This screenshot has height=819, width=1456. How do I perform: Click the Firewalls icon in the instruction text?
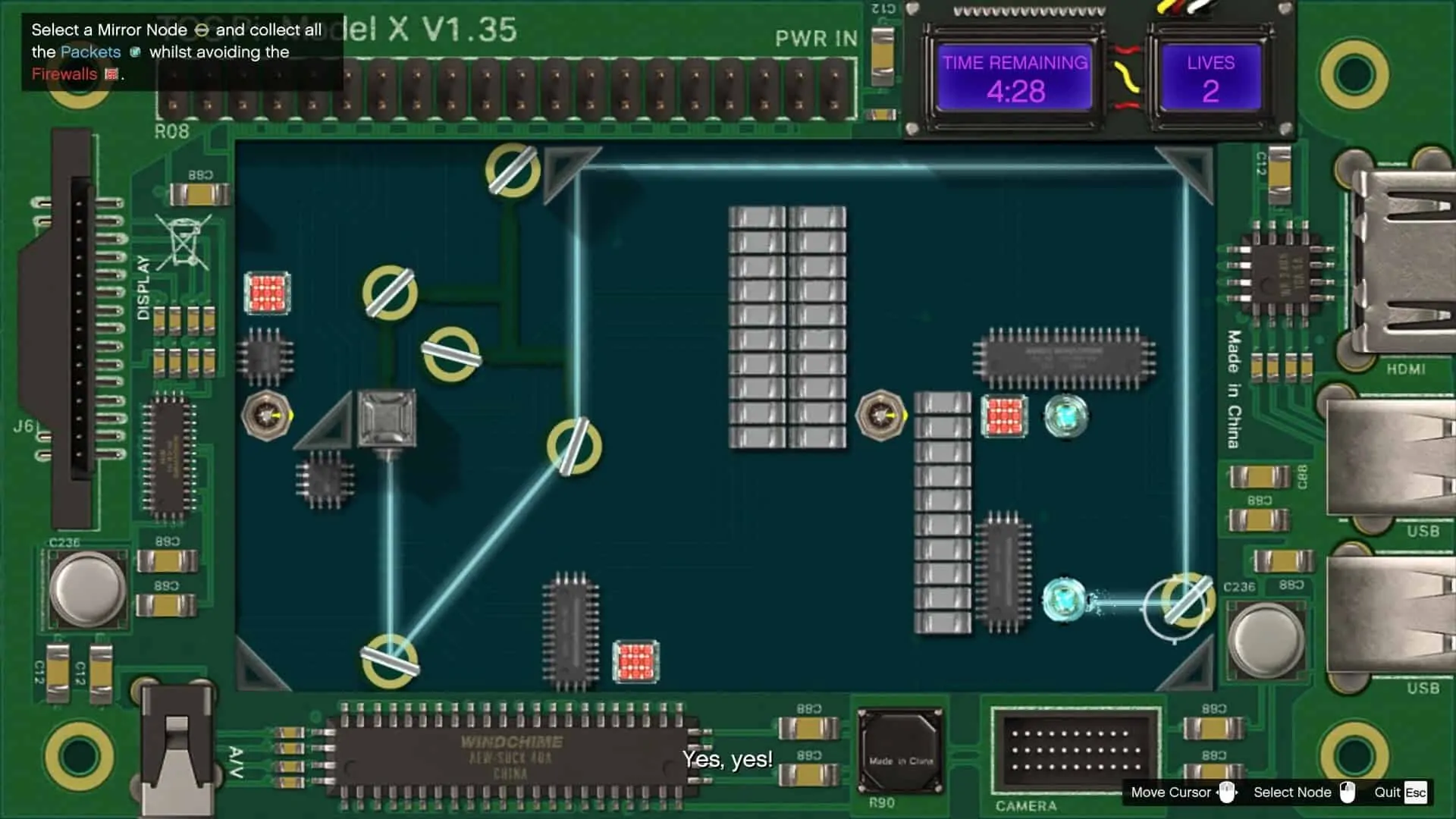point(110,74)
